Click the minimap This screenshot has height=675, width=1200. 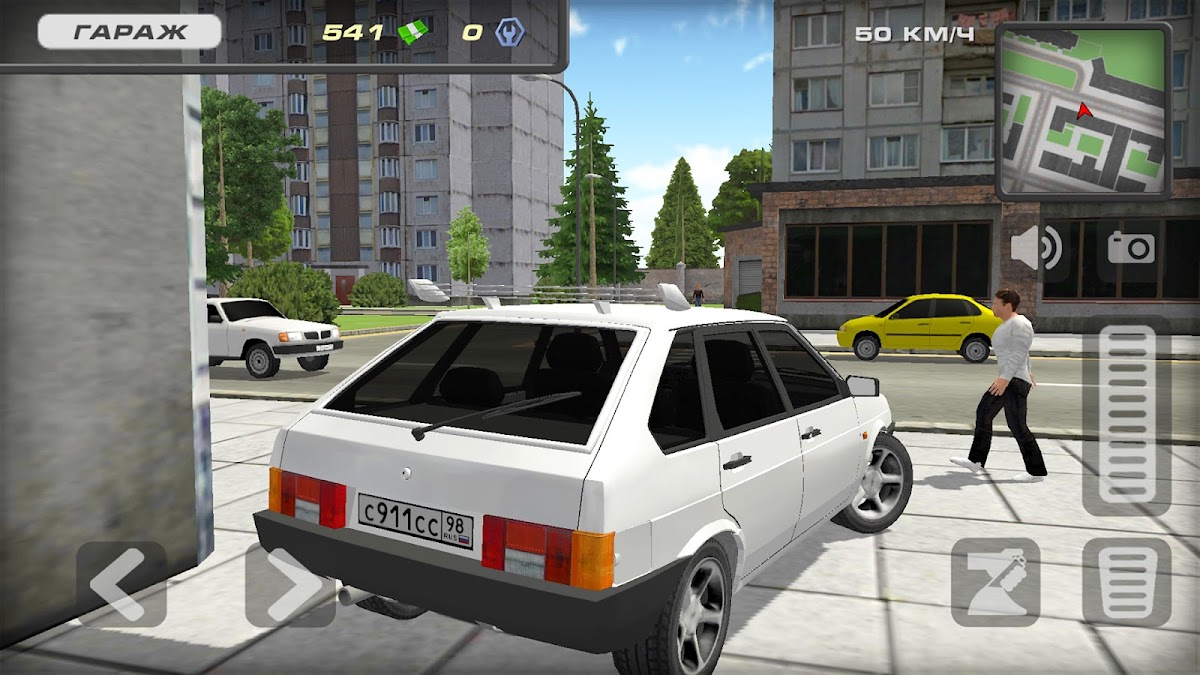pos(1083,110)
